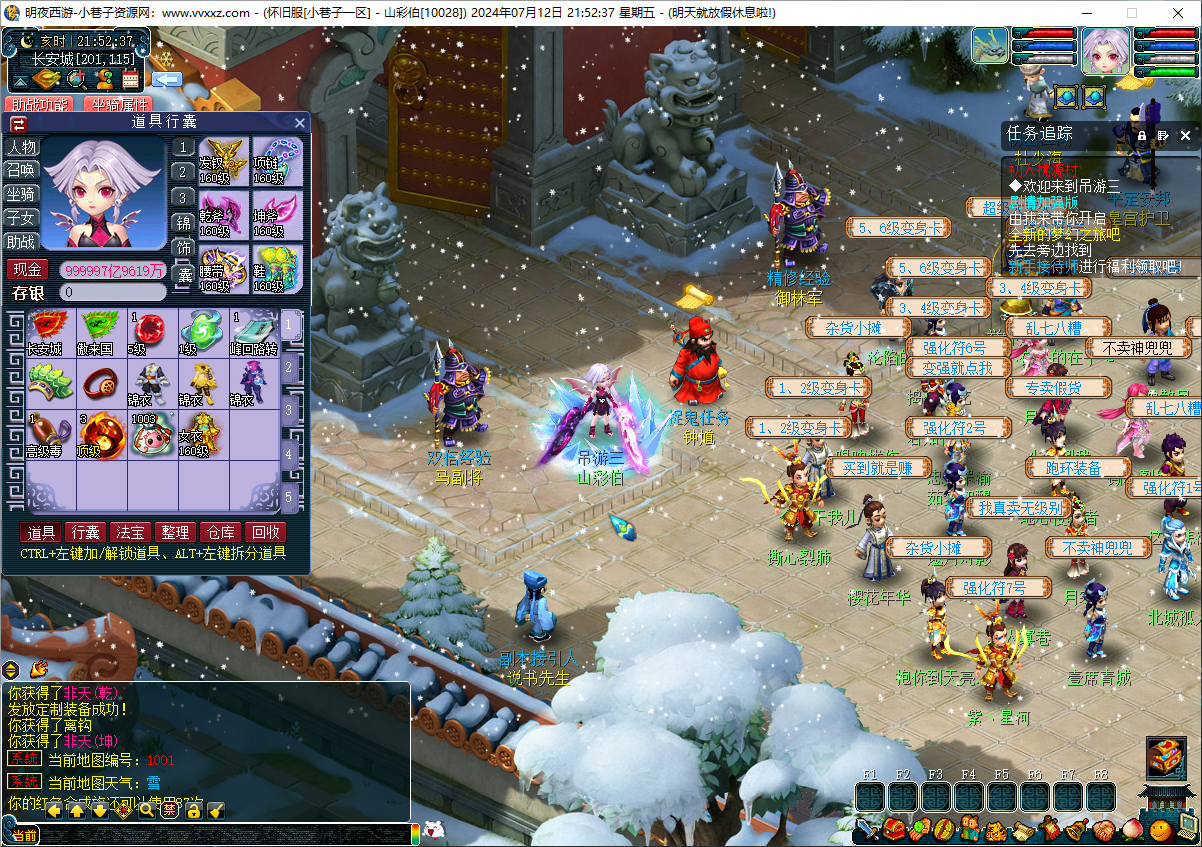
Task: Choose the 回收 recycle button
Action: (x=266, y=532)
